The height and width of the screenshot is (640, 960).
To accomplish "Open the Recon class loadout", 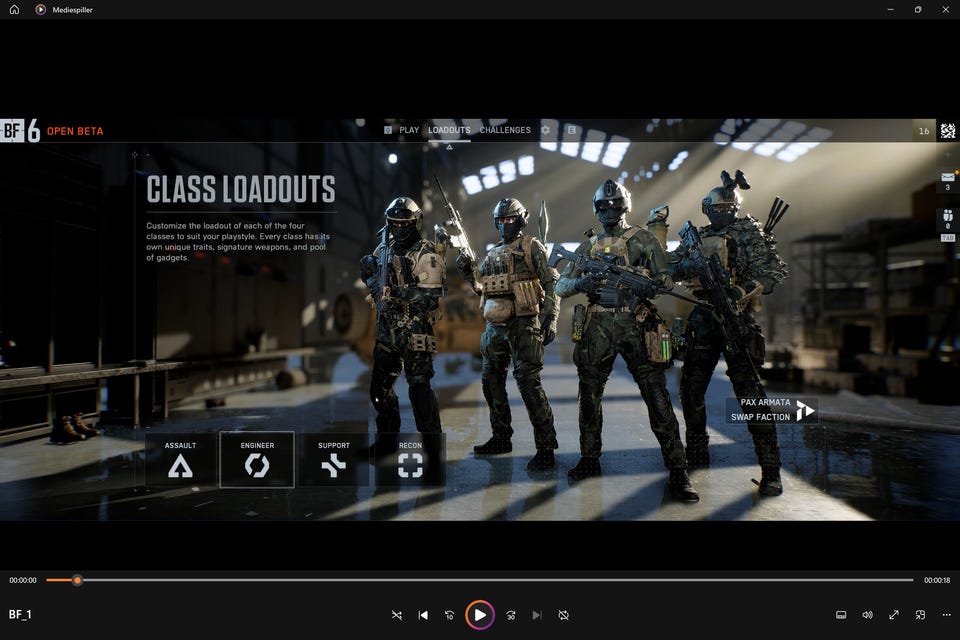I will [x=410, y=460].
